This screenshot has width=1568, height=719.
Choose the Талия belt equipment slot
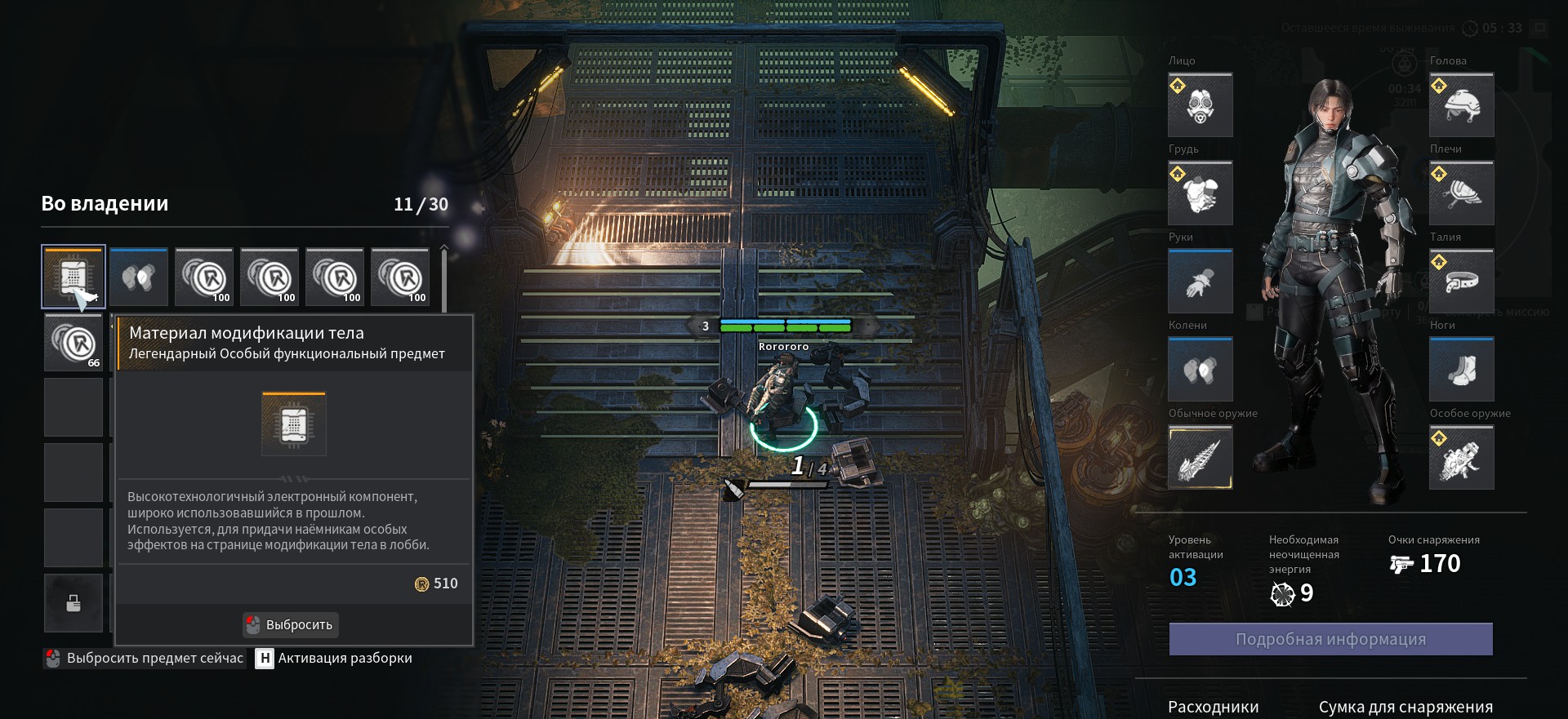(1461, 282)
